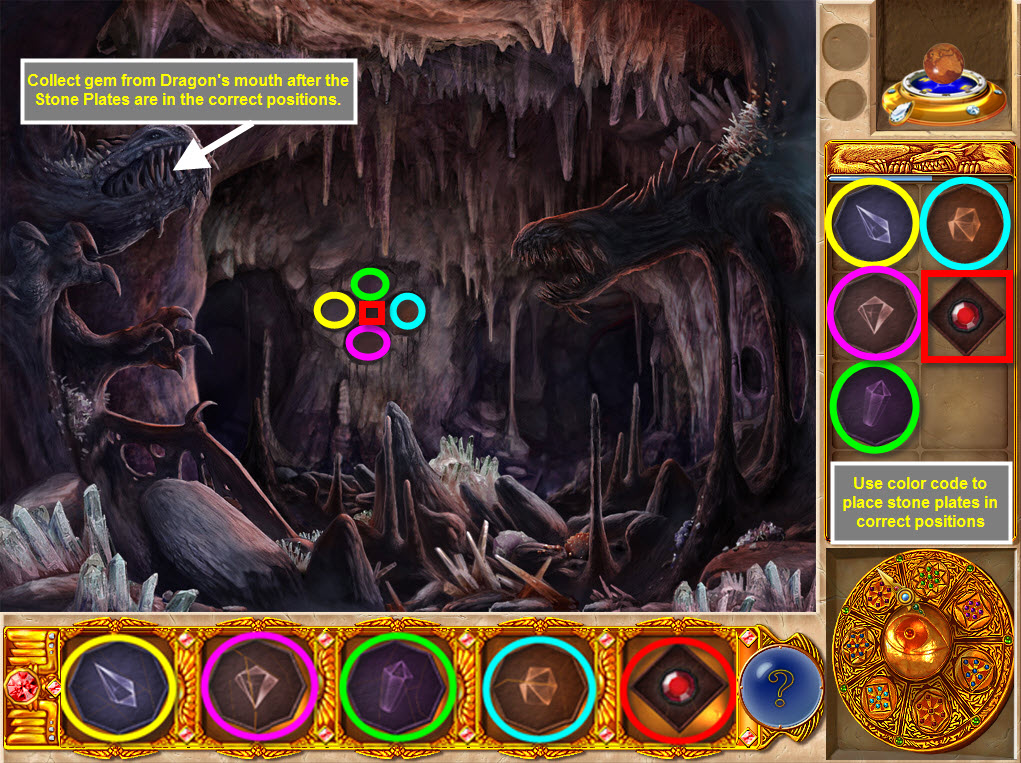Select the yellow-circled plate in the side panel
Image resolution: width=1021 pixels, height=763 pixels.
(872, 224)
